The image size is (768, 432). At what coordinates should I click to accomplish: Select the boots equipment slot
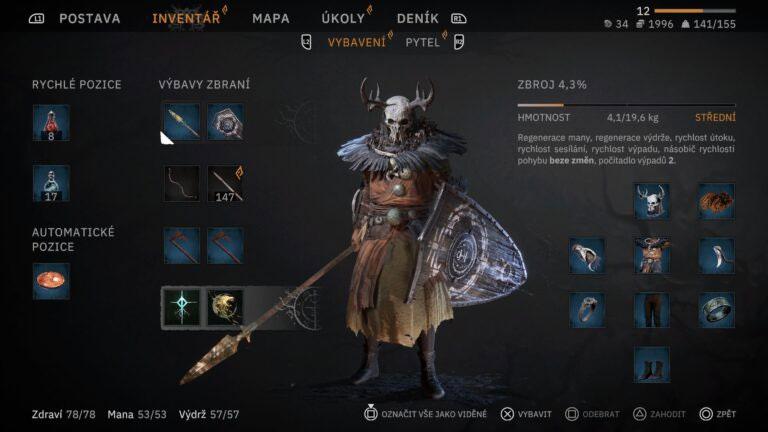pyautogui.click(x=651, y=364)
